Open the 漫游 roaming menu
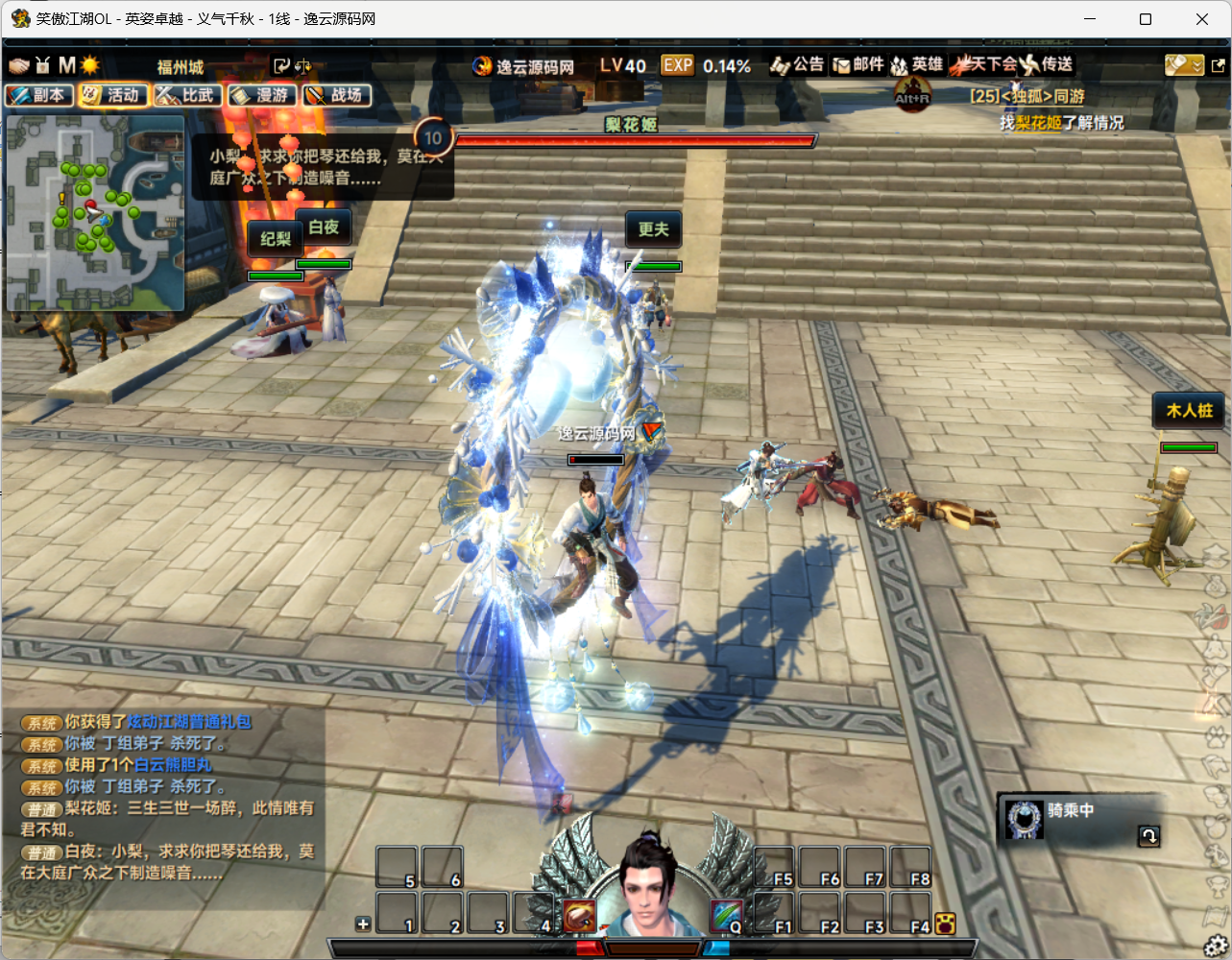This screenshot has width=1232, height=960. (x=262, y=95)
